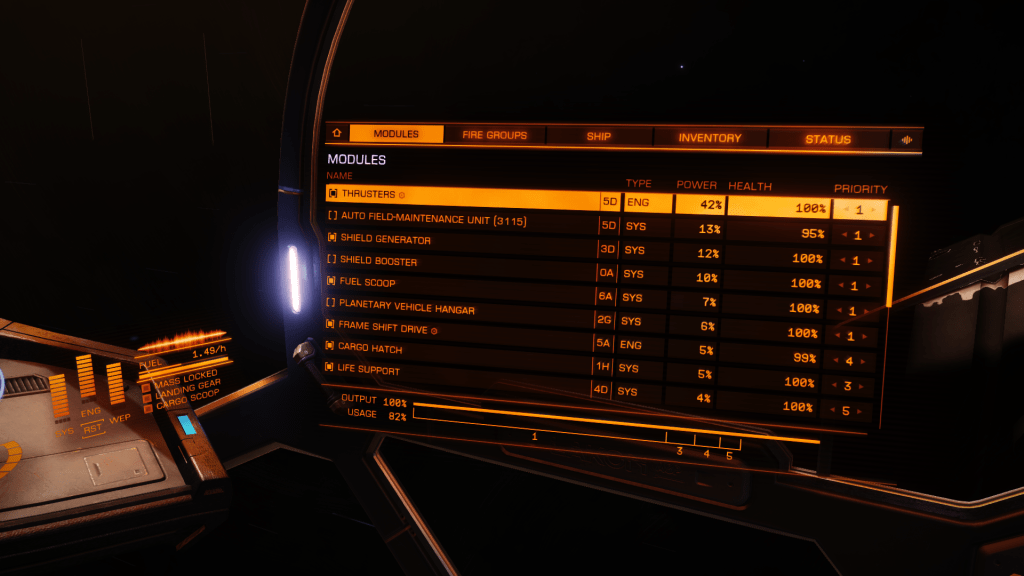Go to the Status tab
Image resolution: width=1024 pixels, height=576 pixels.
828,139
